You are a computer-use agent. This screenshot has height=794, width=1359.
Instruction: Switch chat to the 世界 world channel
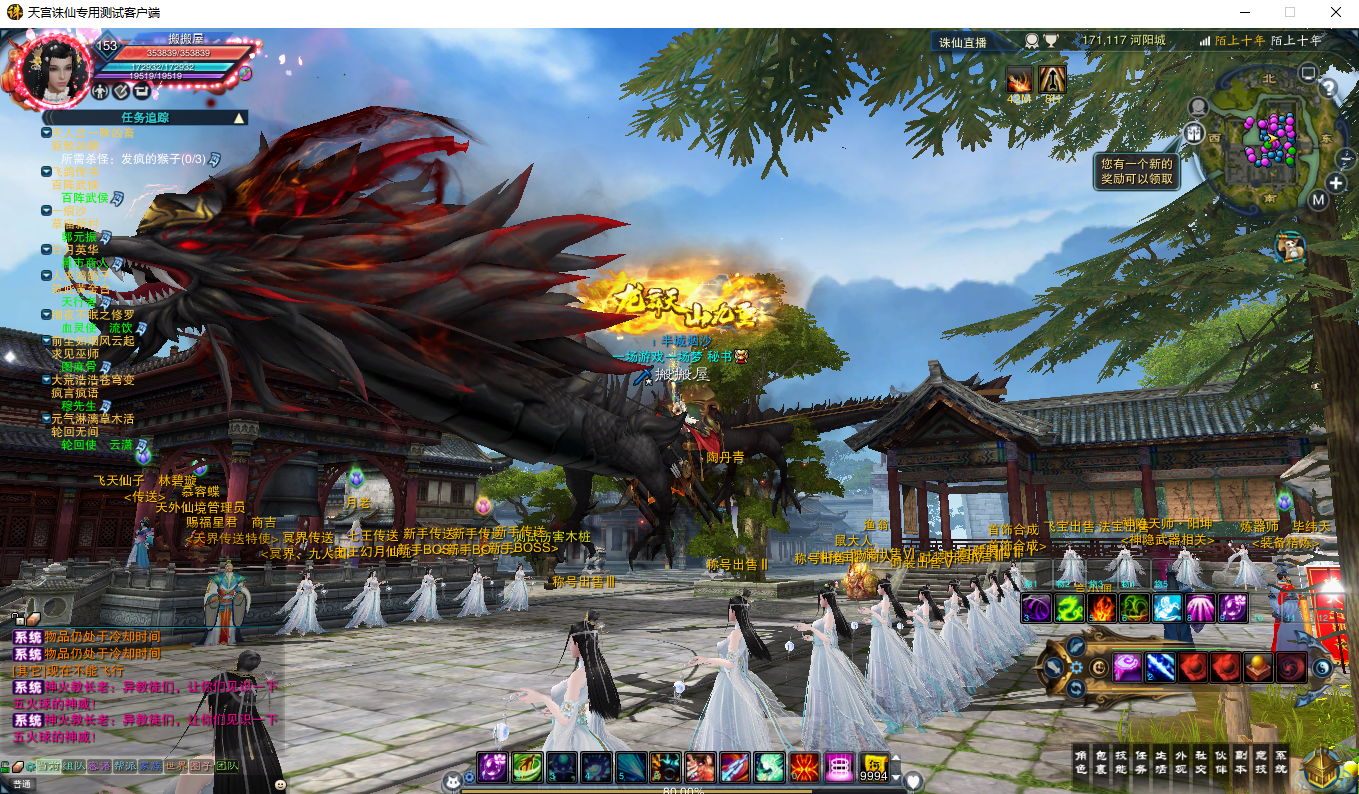coord(176,766)
